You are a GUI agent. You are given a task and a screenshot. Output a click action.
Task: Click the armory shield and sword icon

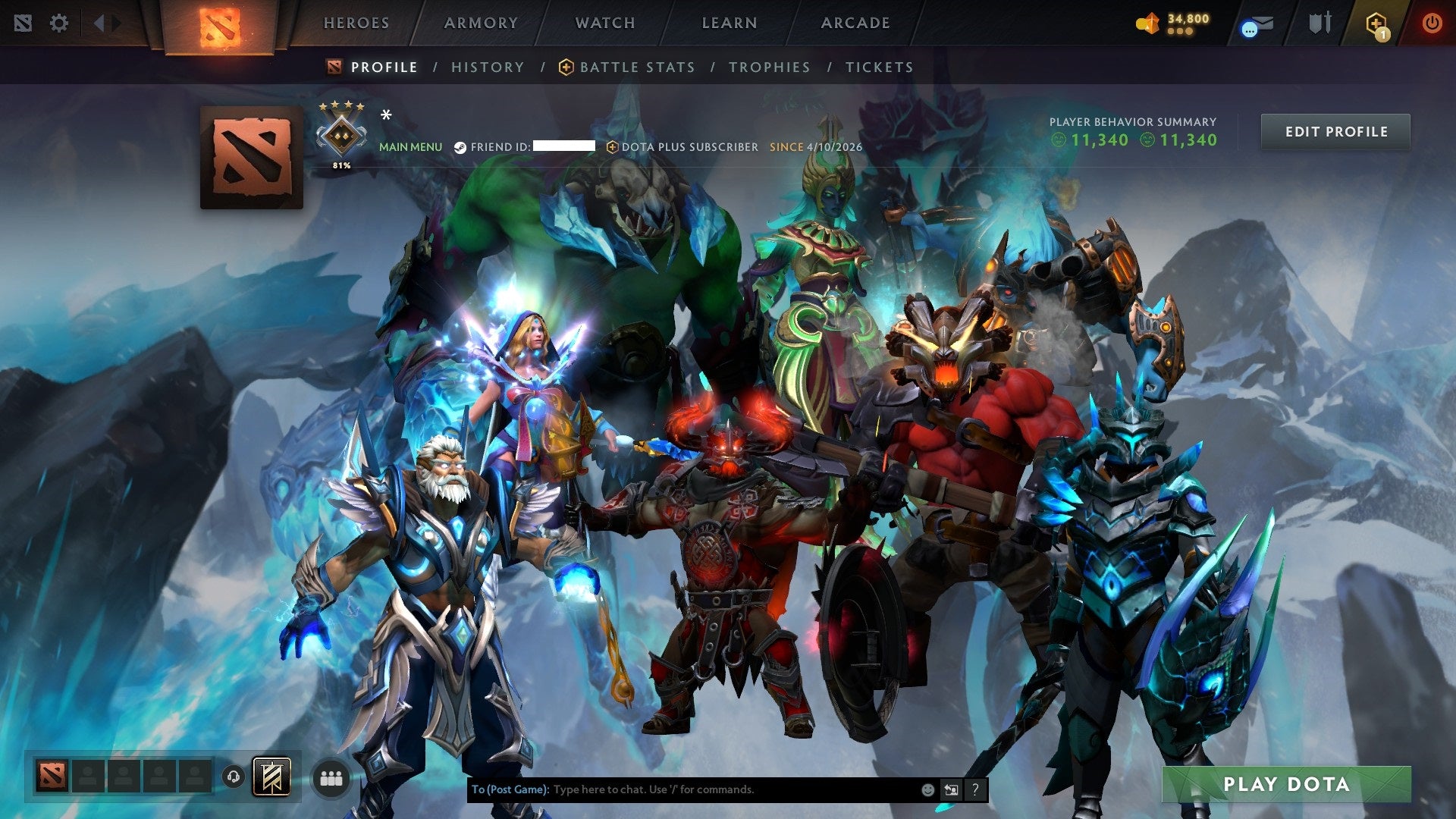pyautogui.click(x=1322, y=23)
